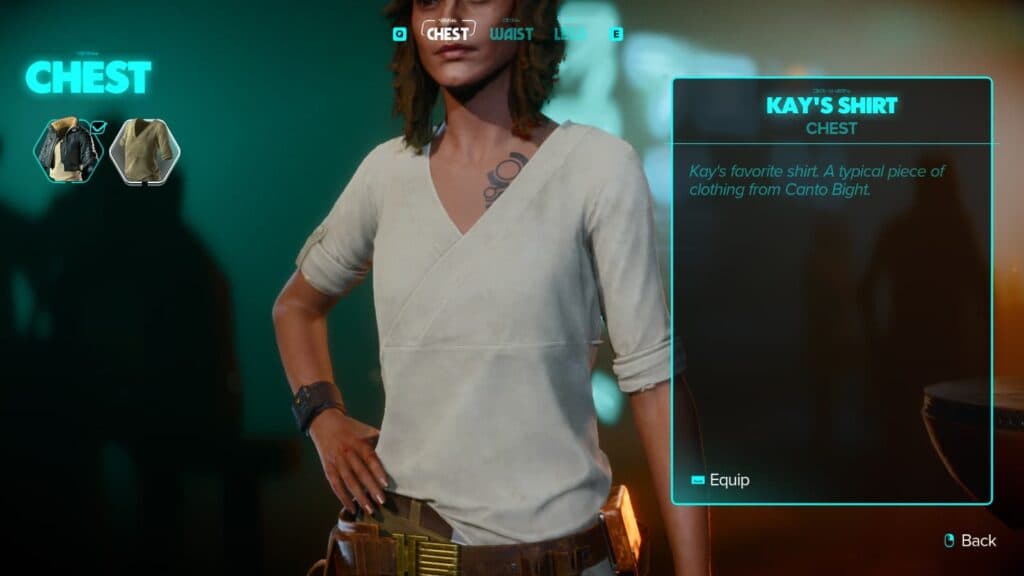
Task: Switch to the Waist category tab
Action: [x=511, y=33]
